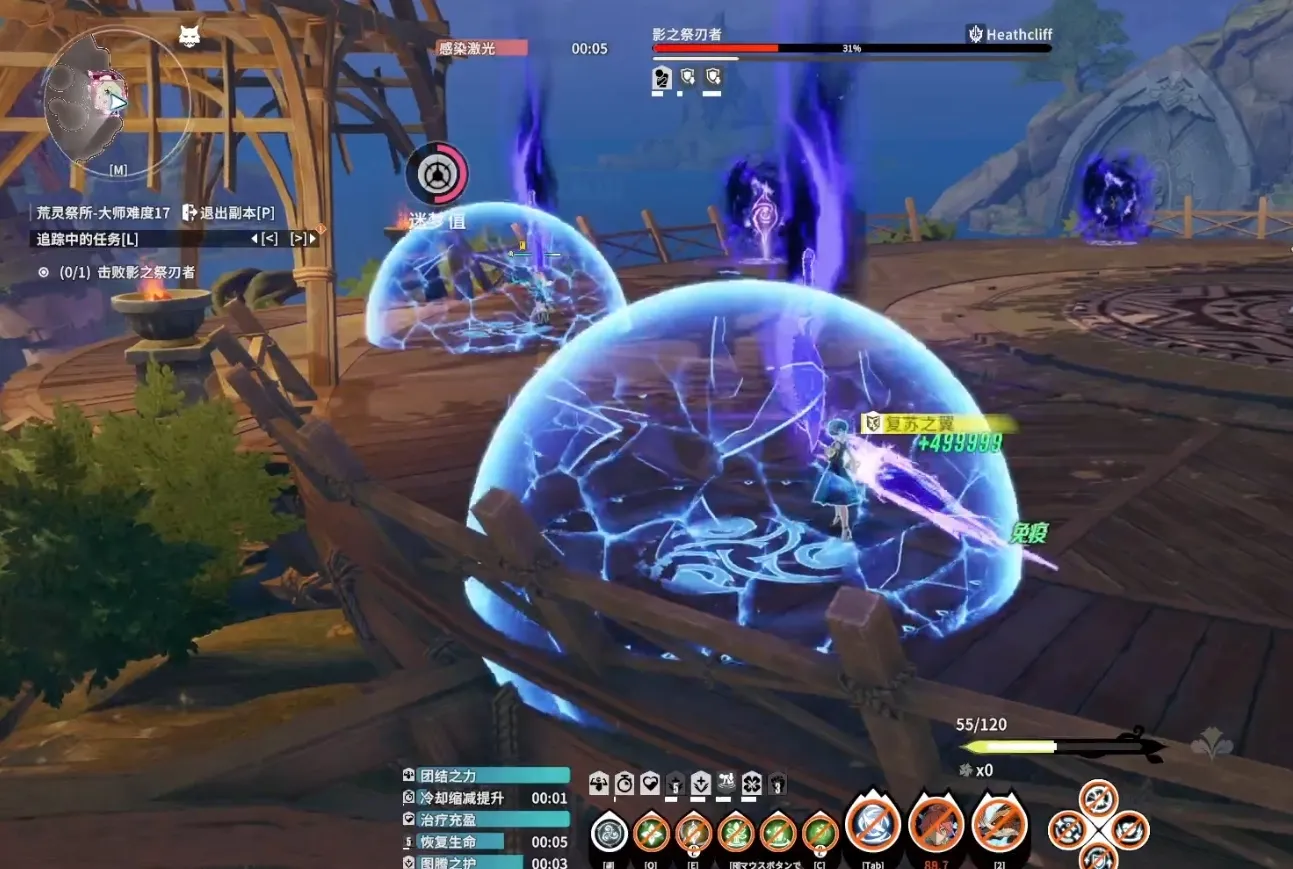
Task: Click the white wolf head icon
Action: [x=189, y=36]
